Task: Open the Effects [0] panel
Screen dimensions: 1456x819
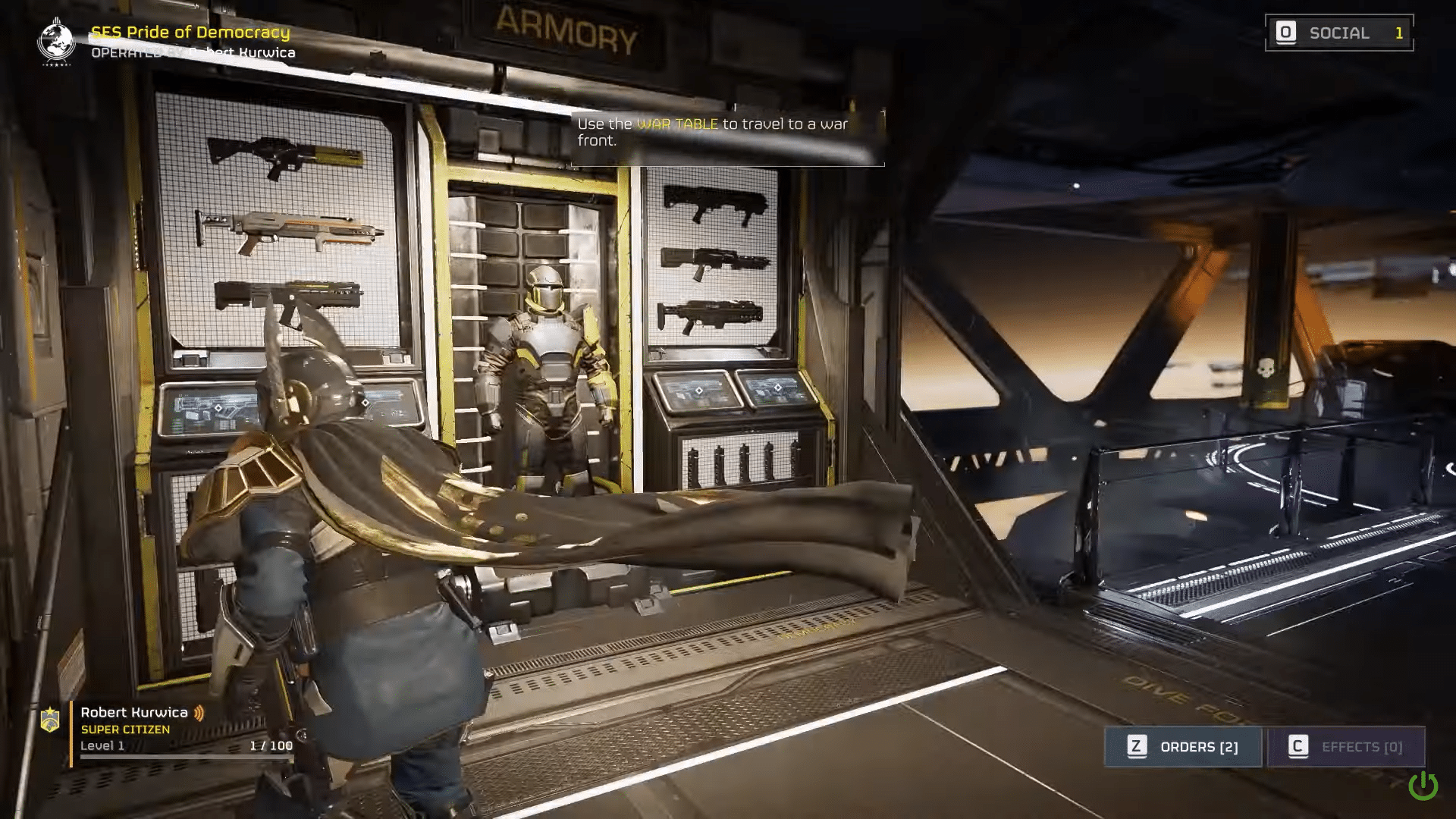Action: pos(1346,747)
